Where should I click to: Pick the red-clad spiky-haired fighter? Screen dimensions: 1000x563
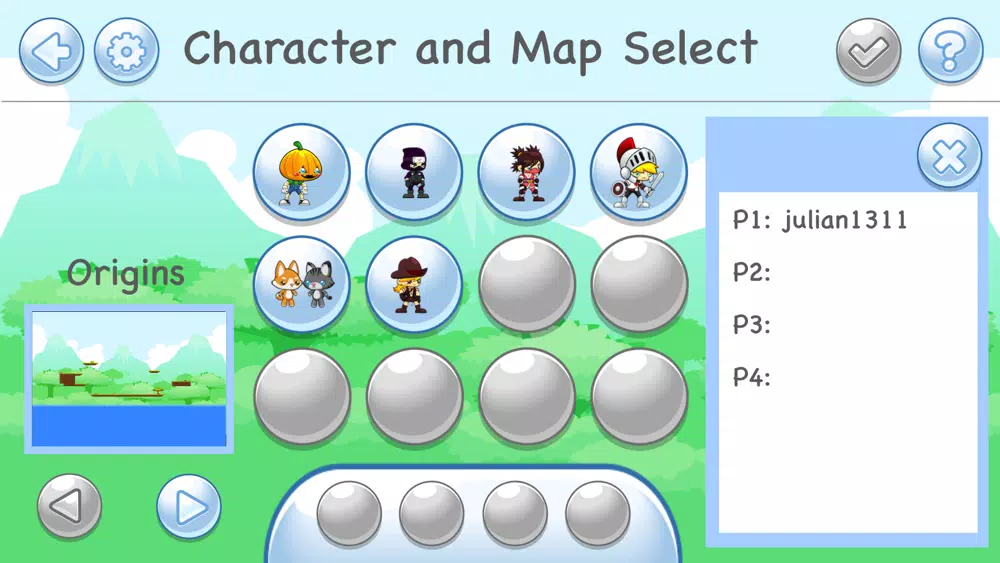pos(526,172)
